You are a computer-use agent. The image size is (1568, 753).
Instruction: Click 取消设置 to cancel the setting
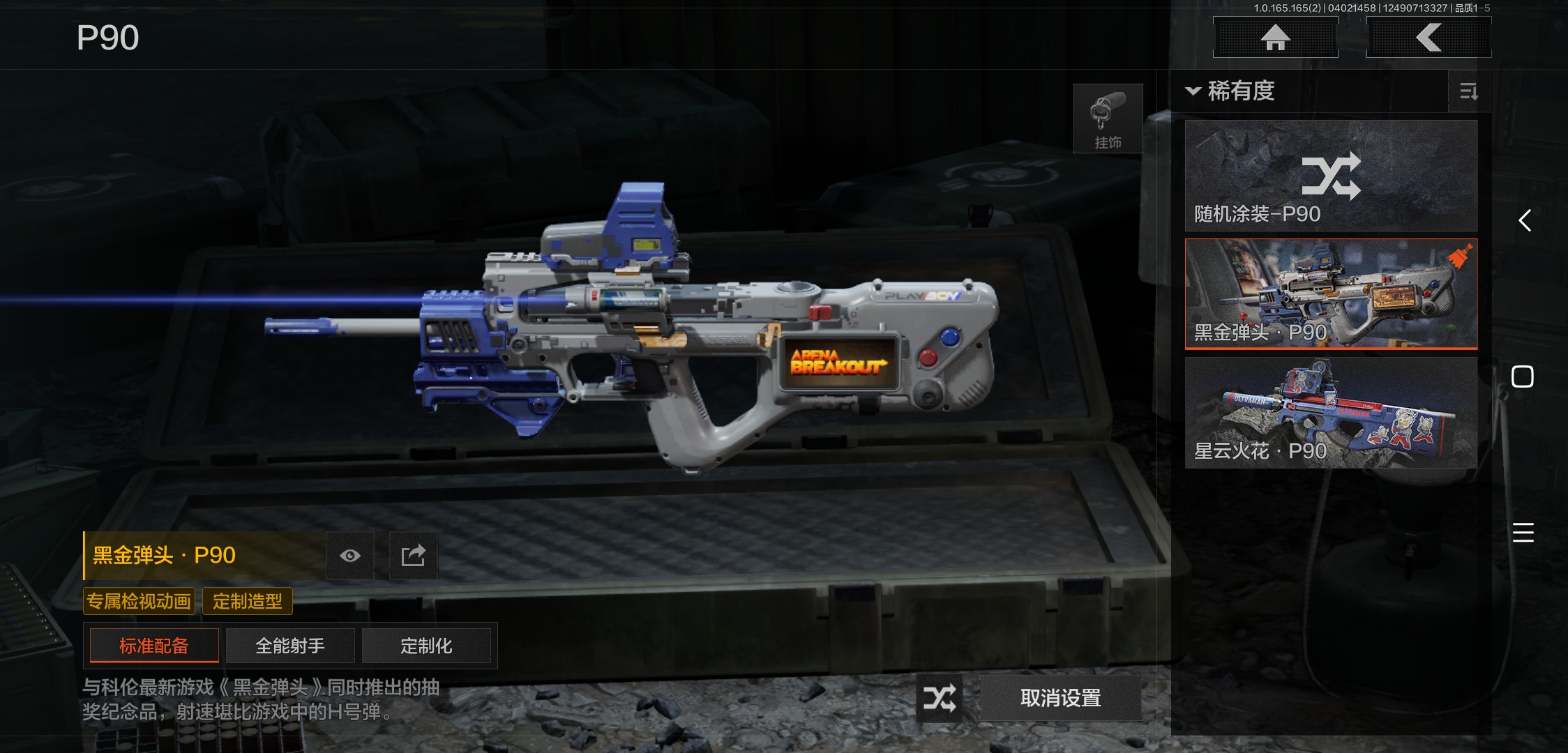point(1060,698)
